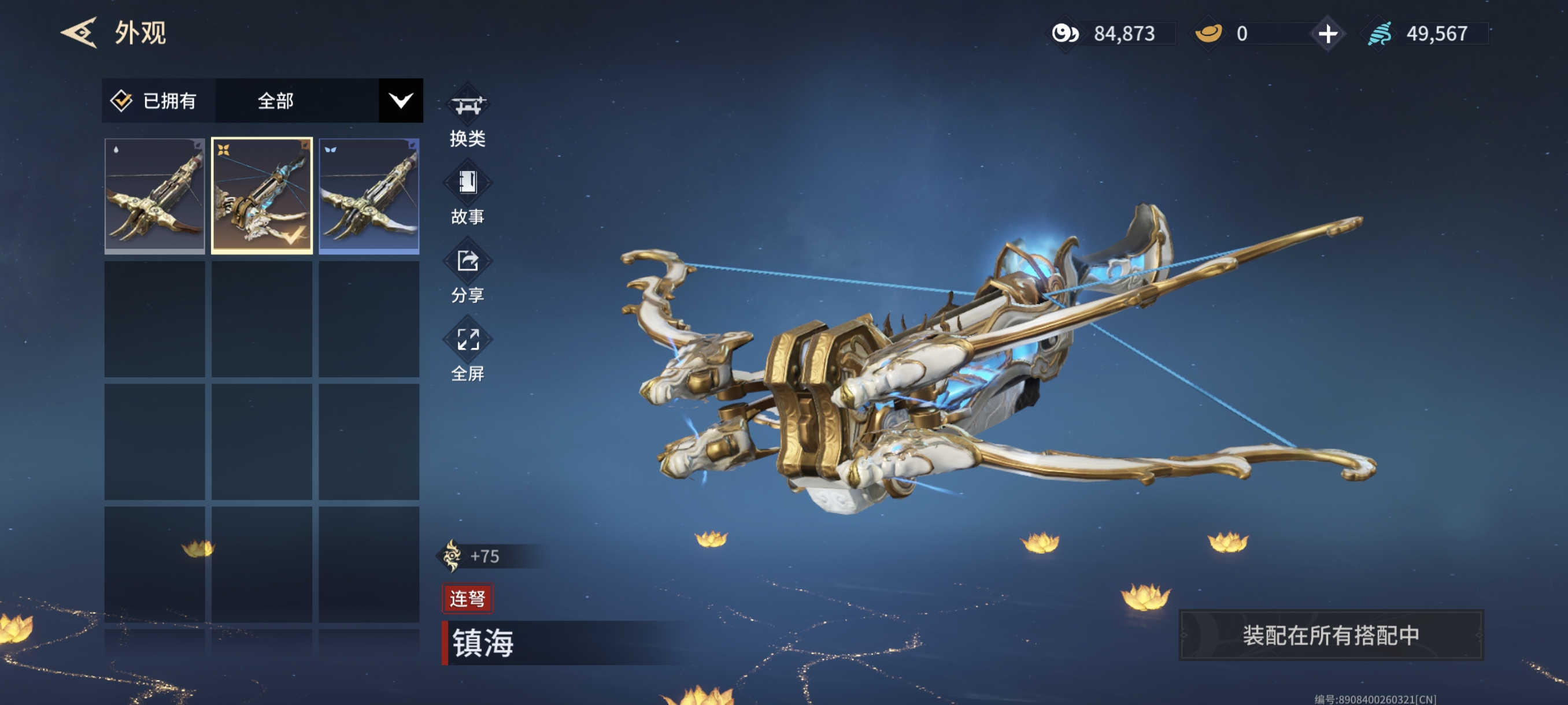View the 故事 story entry

click(x=467, y=194)
